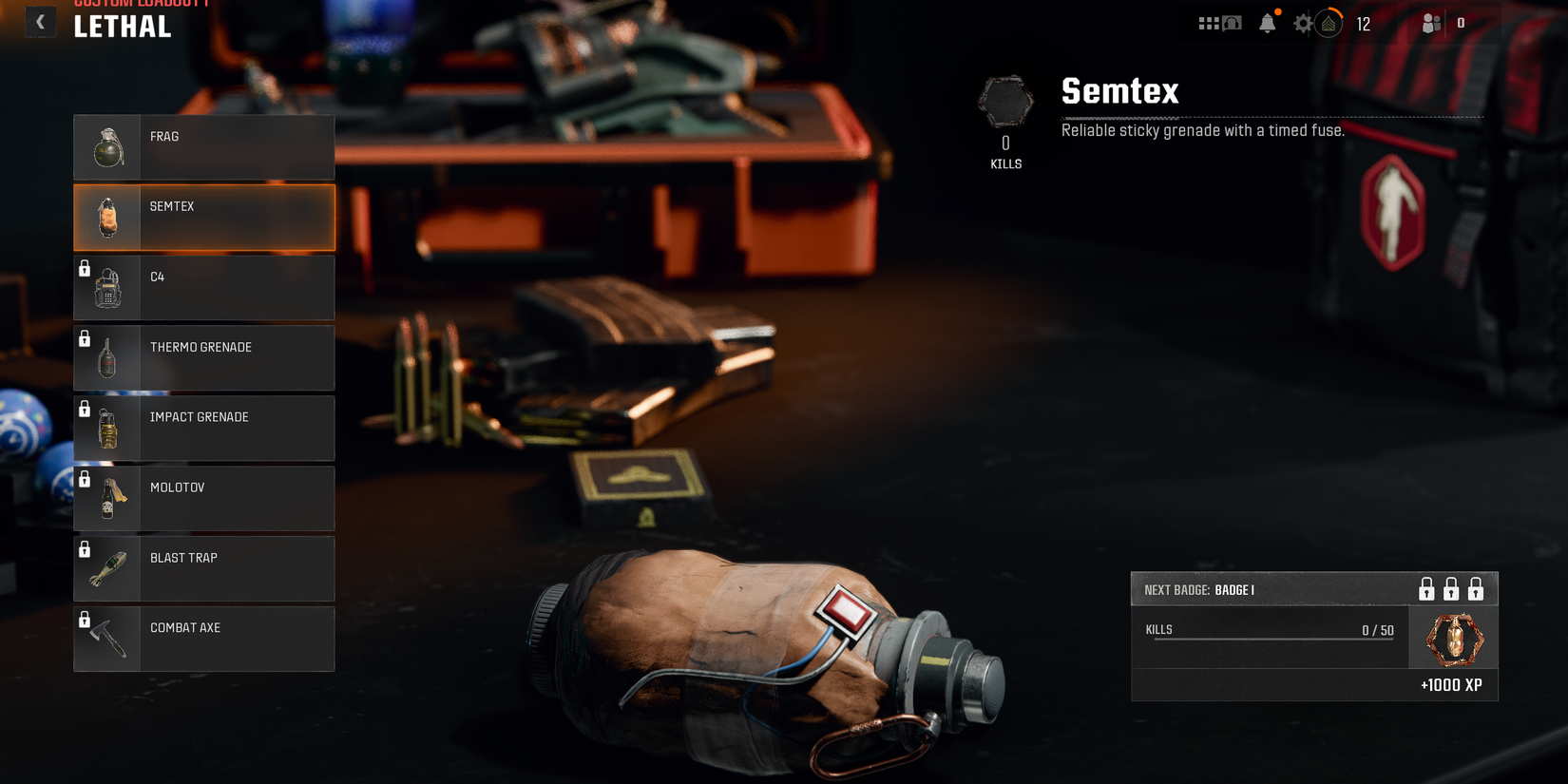Click the gold Semtex badge thumbnail

tap(1454, 638)
